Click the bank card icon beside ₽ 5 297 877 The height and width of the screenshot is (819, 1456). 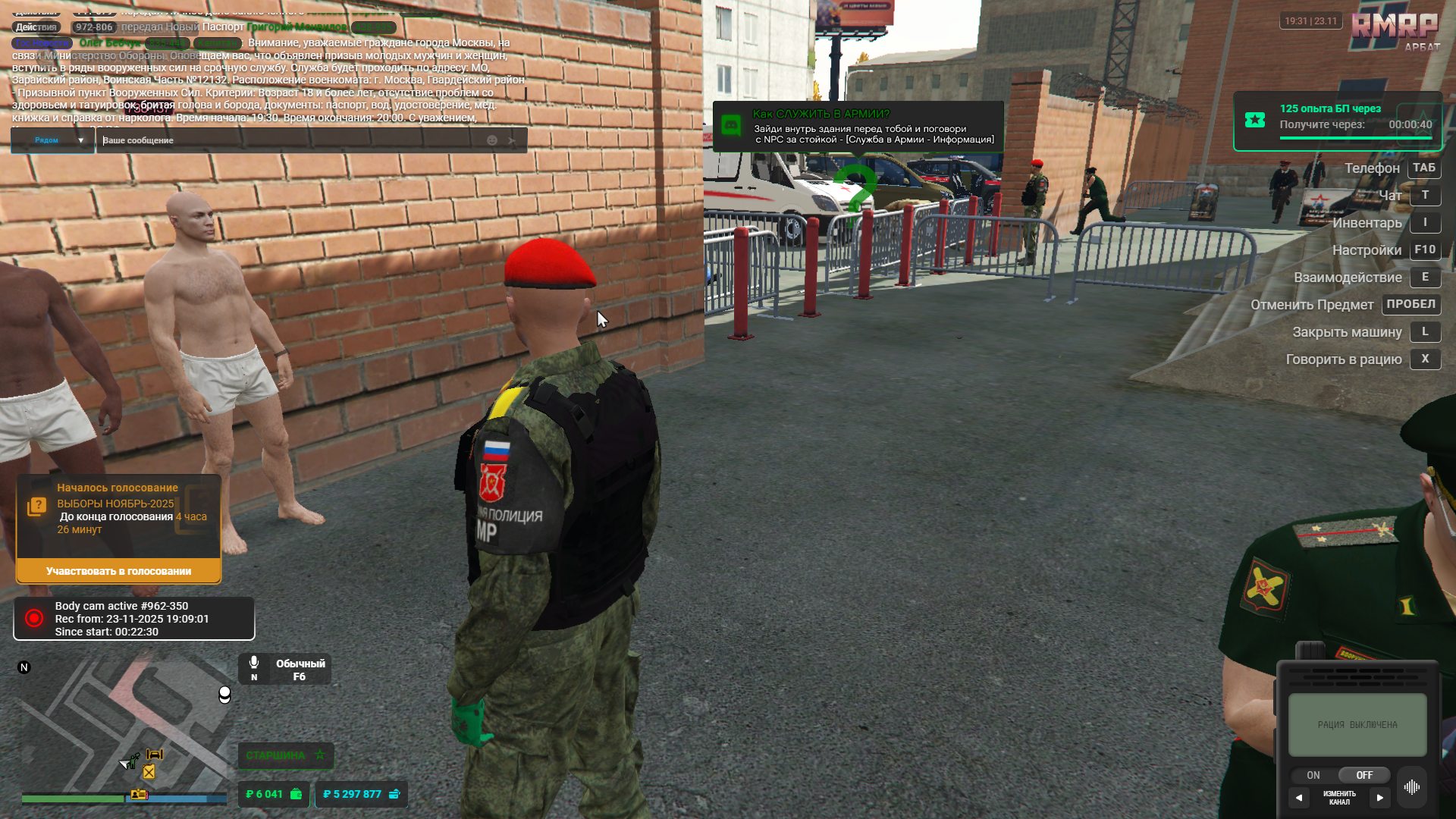[394, 794]
